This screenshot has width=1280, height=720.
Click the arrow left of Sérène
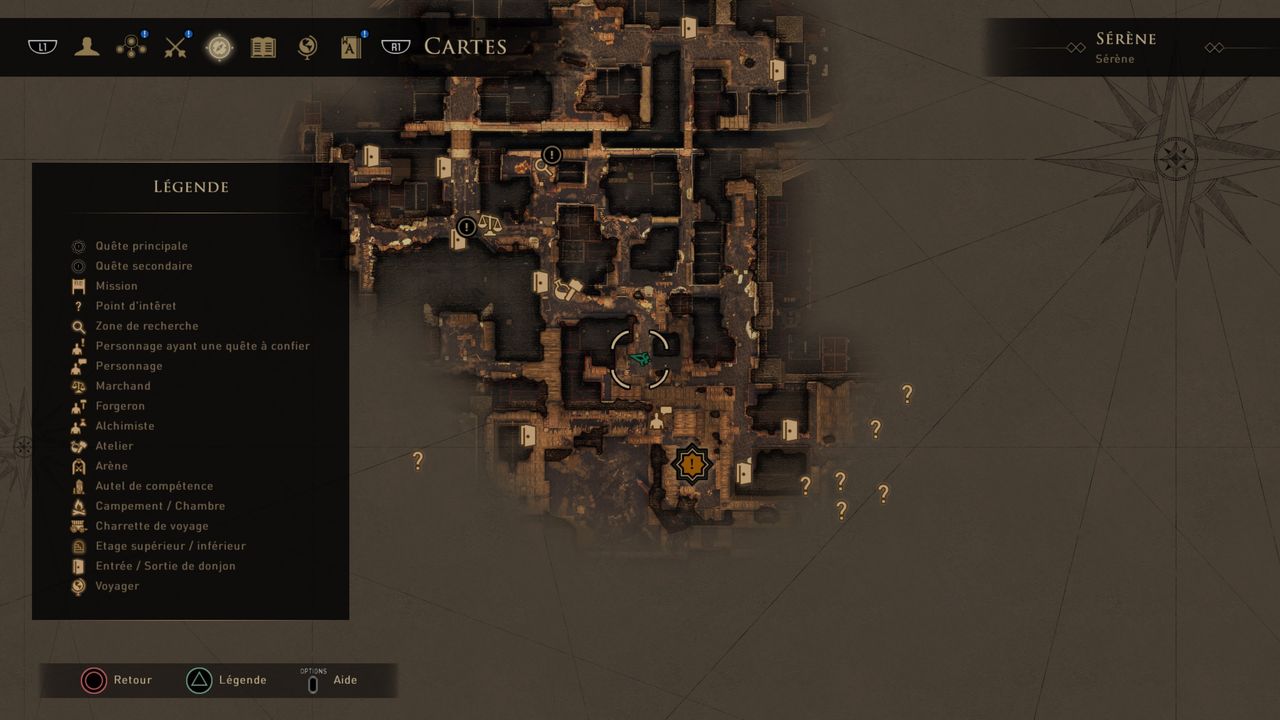click(1075, 48)
